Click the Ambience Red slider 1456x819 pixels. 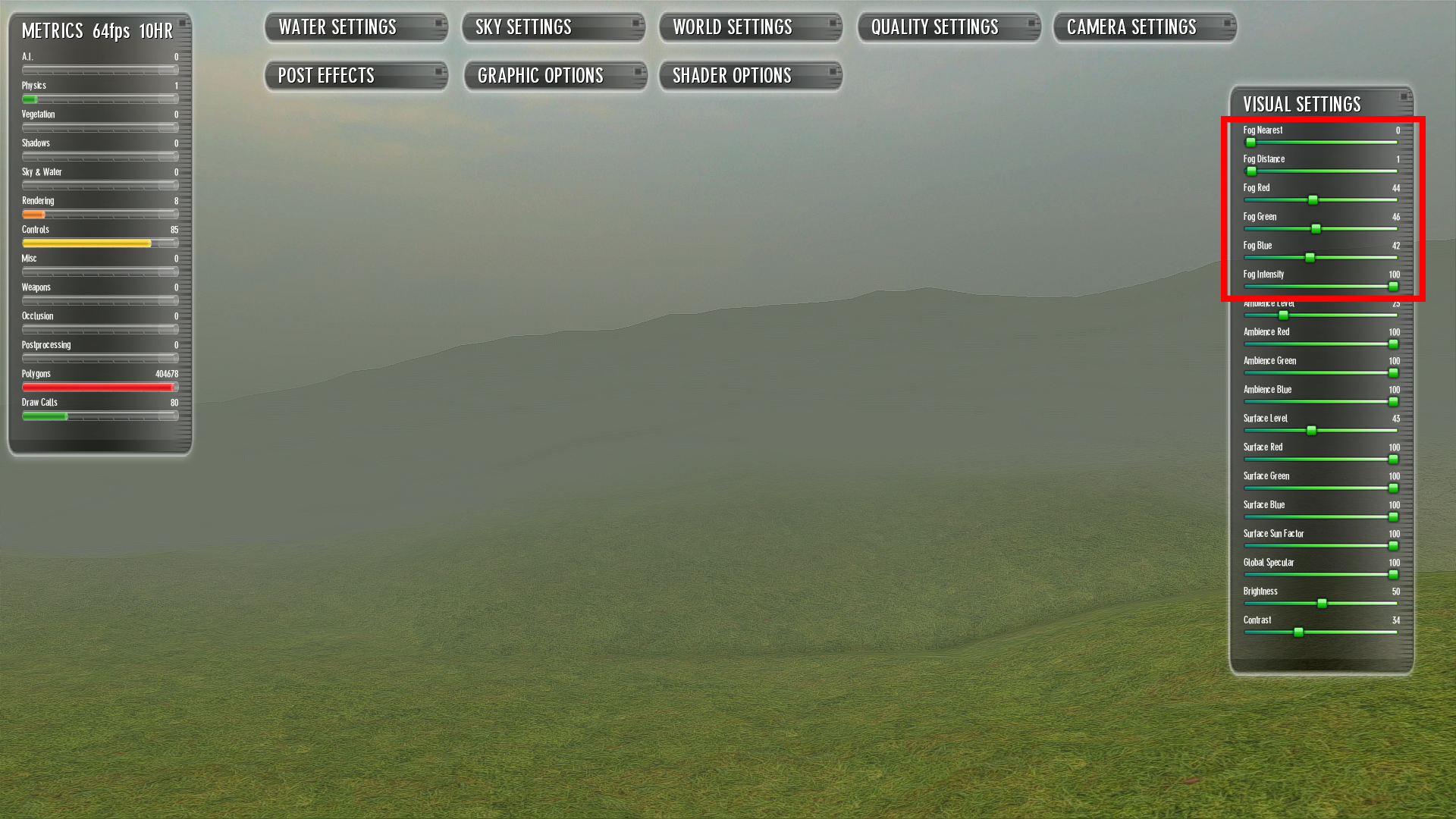coord(1393,344)
